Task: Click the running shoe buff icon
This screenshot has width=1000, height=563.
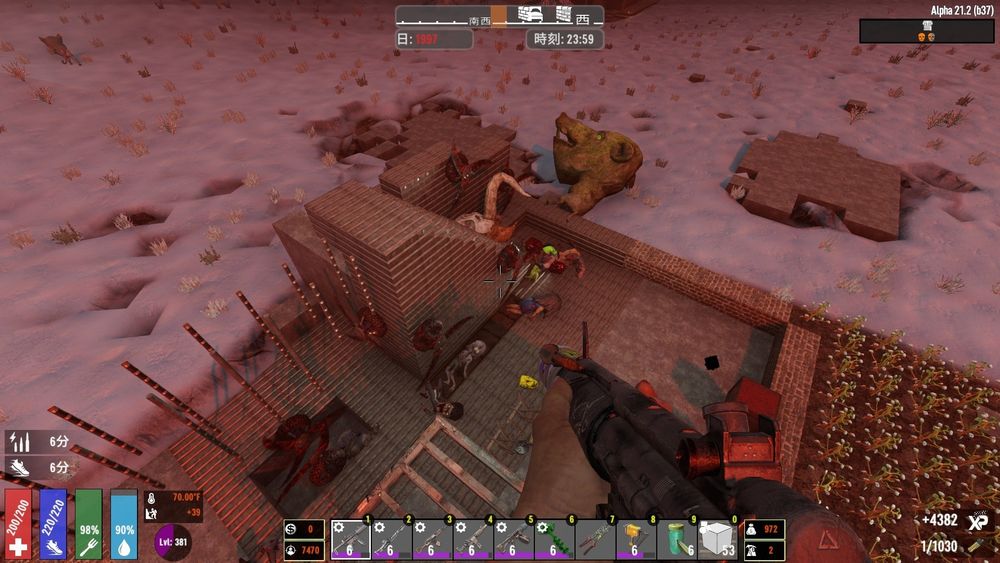Action: coord(19,467)
